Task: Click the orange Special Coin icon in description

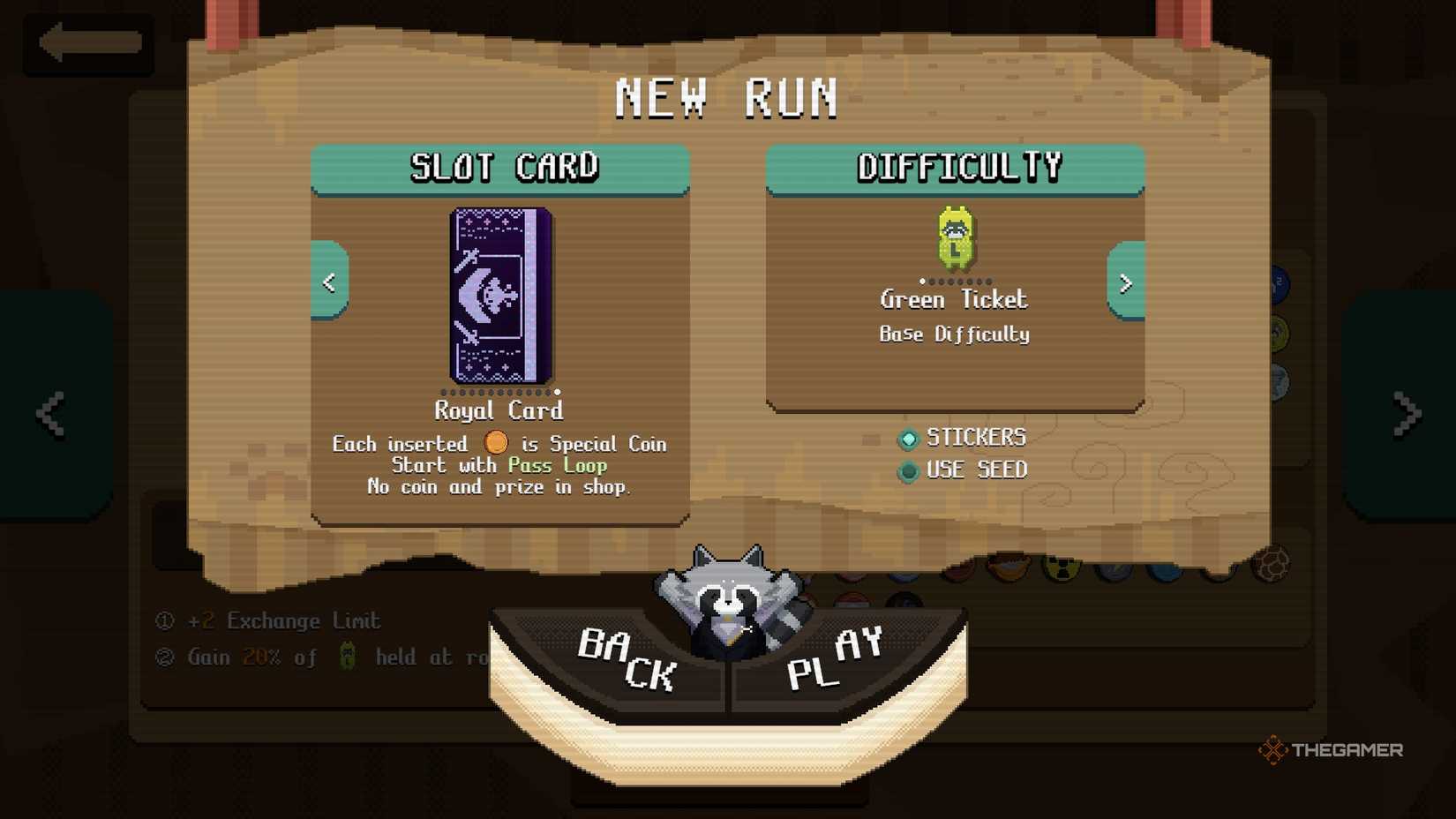Action: 497,443
